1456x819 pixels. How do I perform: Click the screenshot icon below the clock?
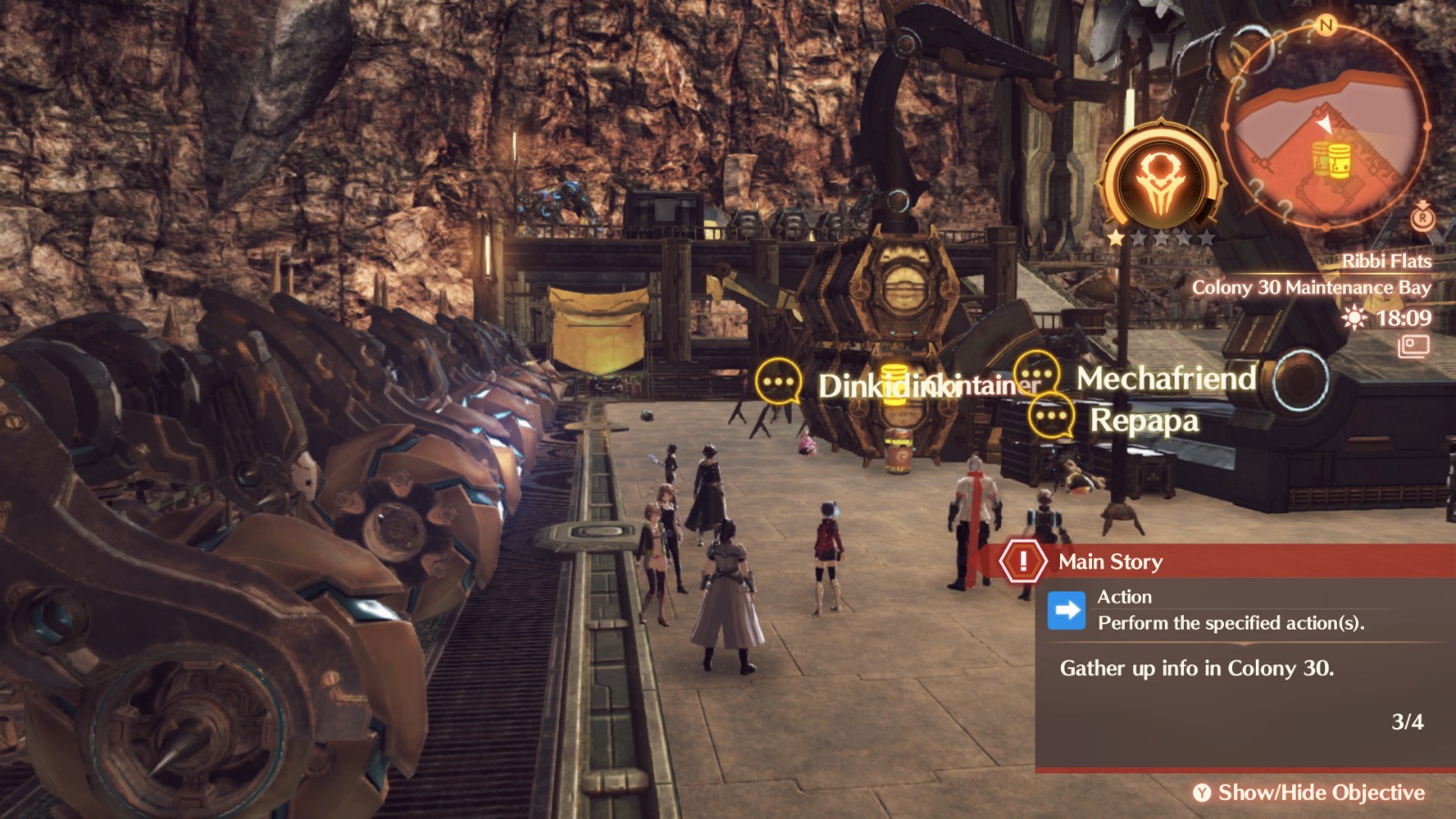coord(1413,347)
